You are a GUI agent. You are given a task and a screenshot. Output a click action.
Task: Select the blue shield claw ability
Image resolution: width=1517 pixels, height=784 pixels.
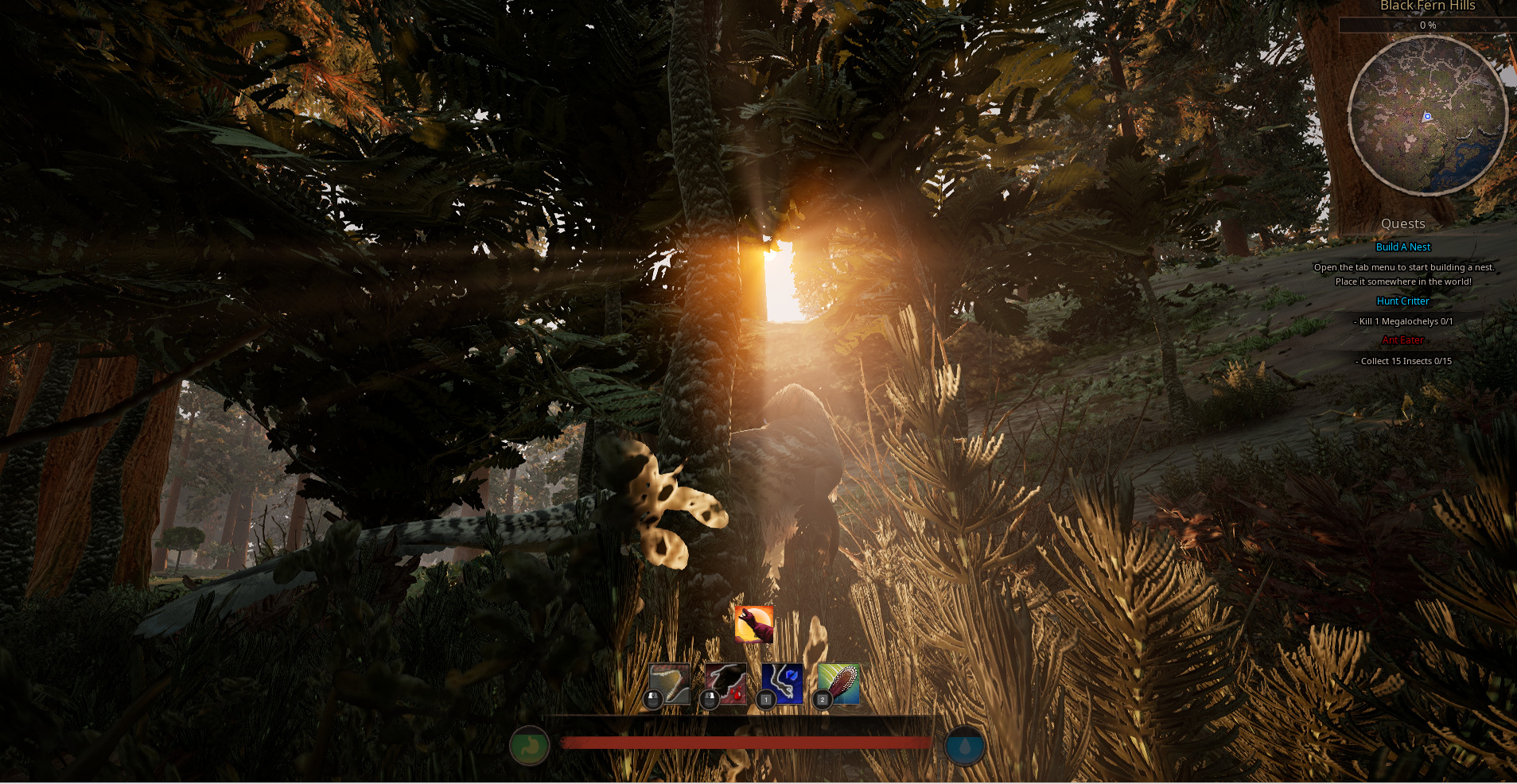click(x=783, y=684)
